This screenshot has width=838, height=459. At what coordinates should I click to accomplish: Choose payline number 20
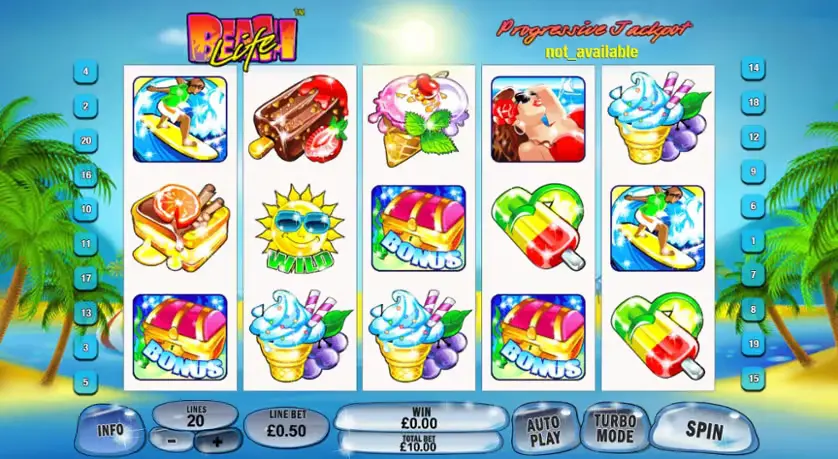87,141
